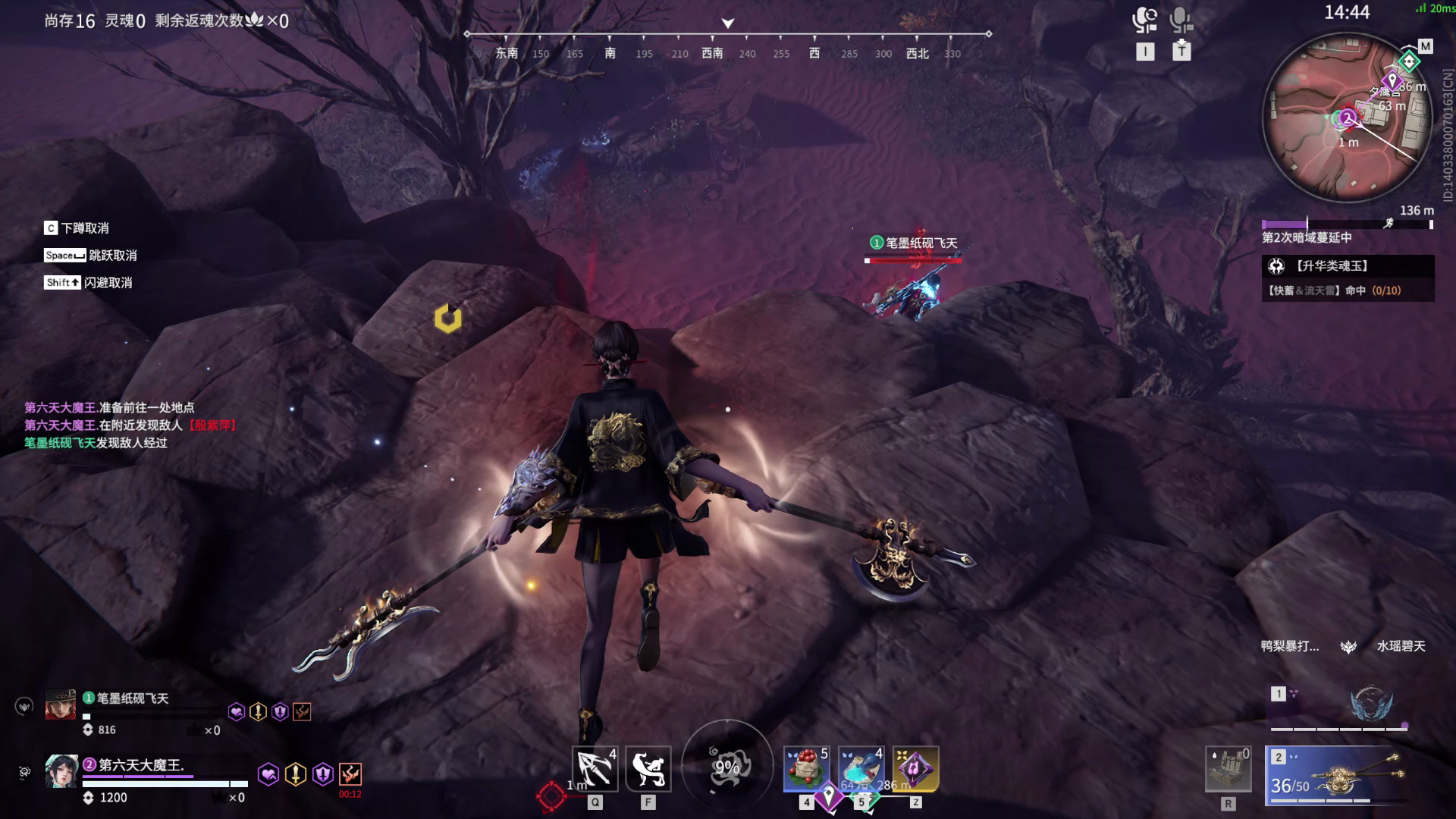Switch to weapon slot one with blue wings
1456x819 pixels.
click(1340, 708)
